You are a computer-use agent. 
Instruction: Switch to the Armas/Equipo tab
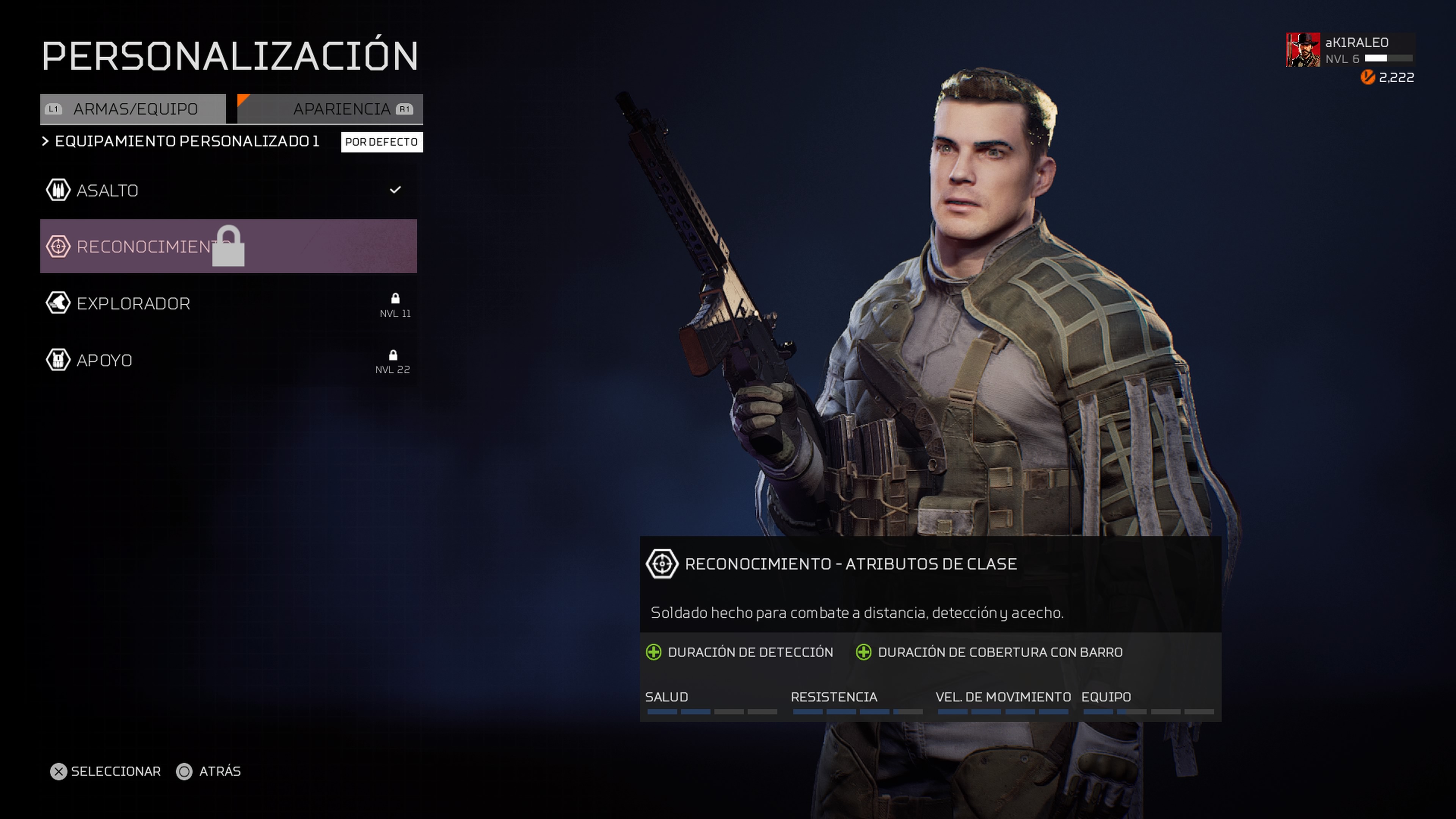click(x=133, y=109)
